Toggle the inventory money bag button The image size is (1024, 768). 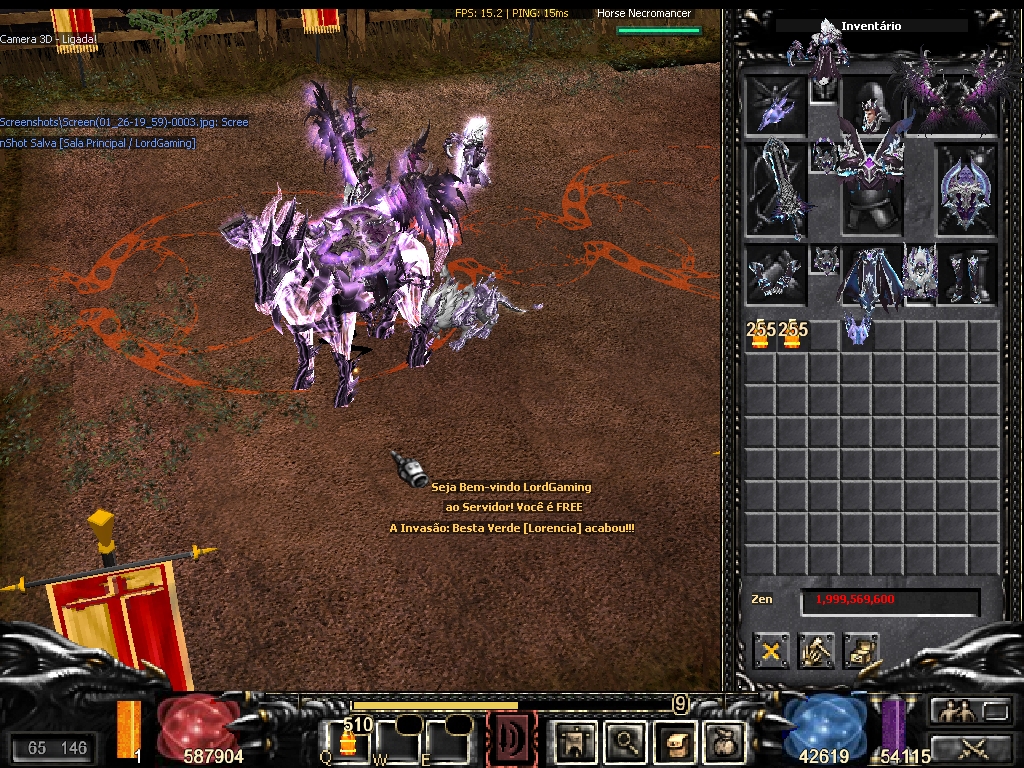point(724,741)
